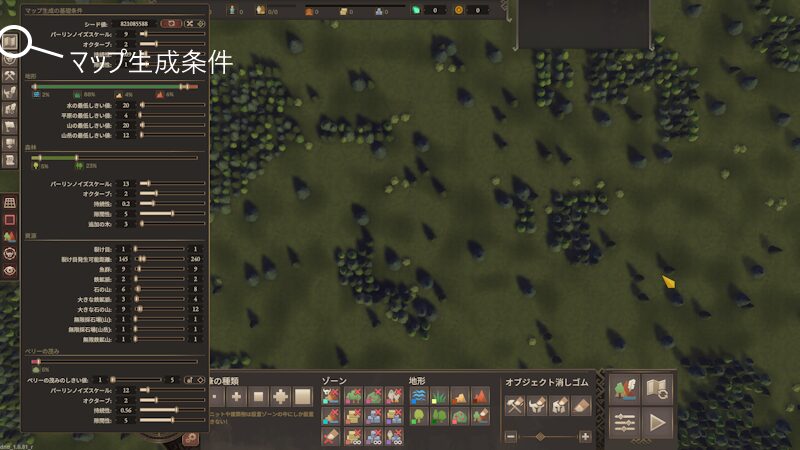
Task: Select the eye visibility icon in left sidebar
Action: click(11, 269)
